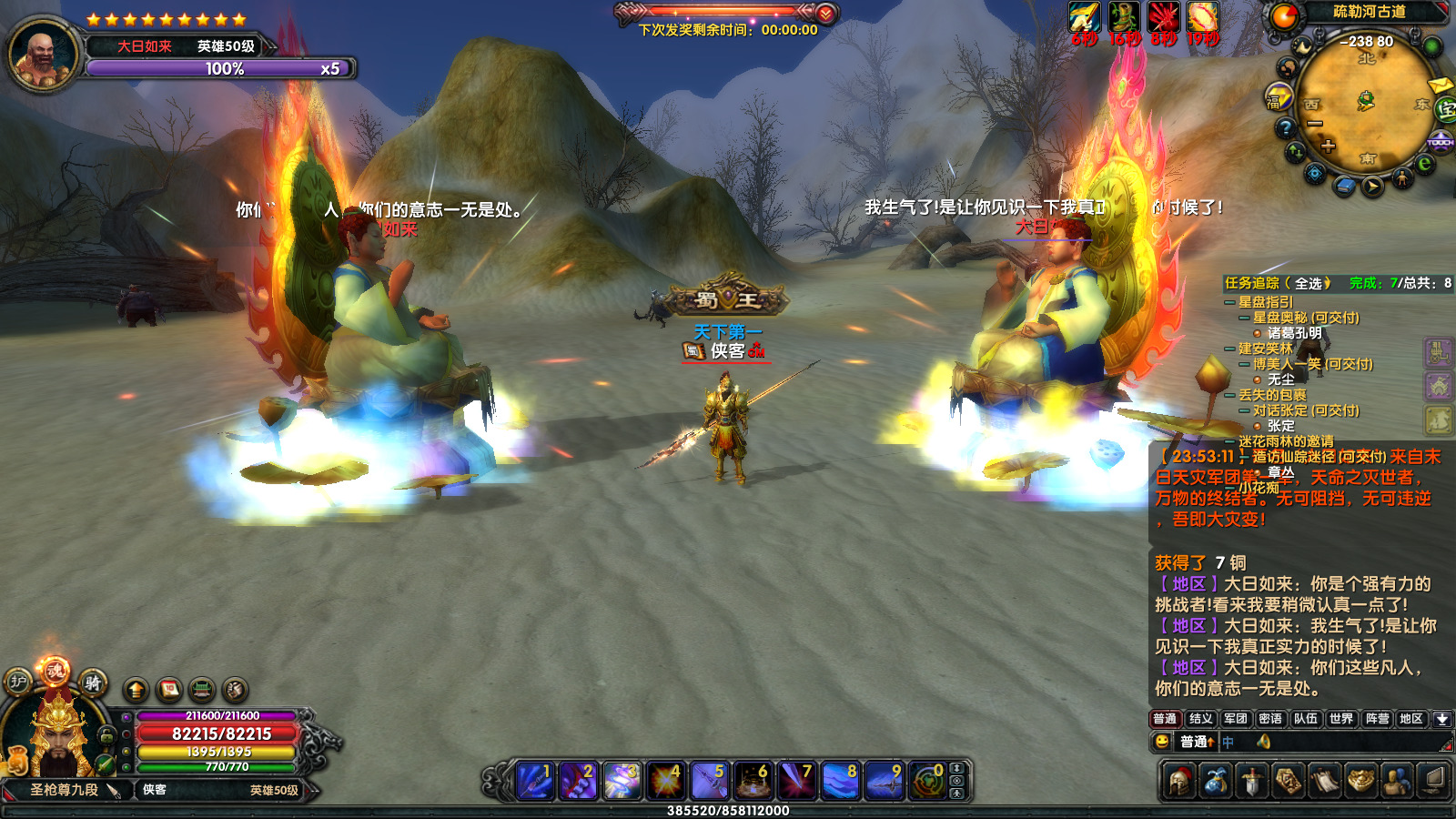This screenshot has width=1456, height=819.
Task: Click the question mark help icon by the minimap
Action: coord(1285,127)
